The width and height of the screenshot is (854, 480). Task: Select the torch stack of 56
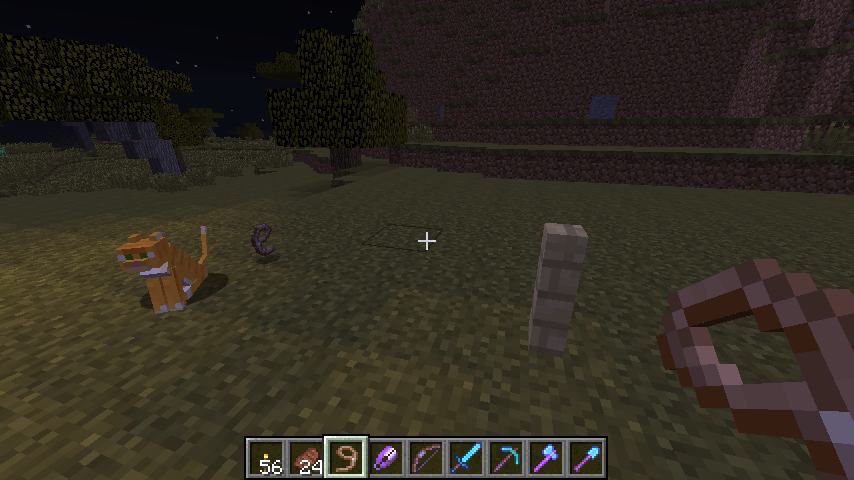tap(267, 458)
